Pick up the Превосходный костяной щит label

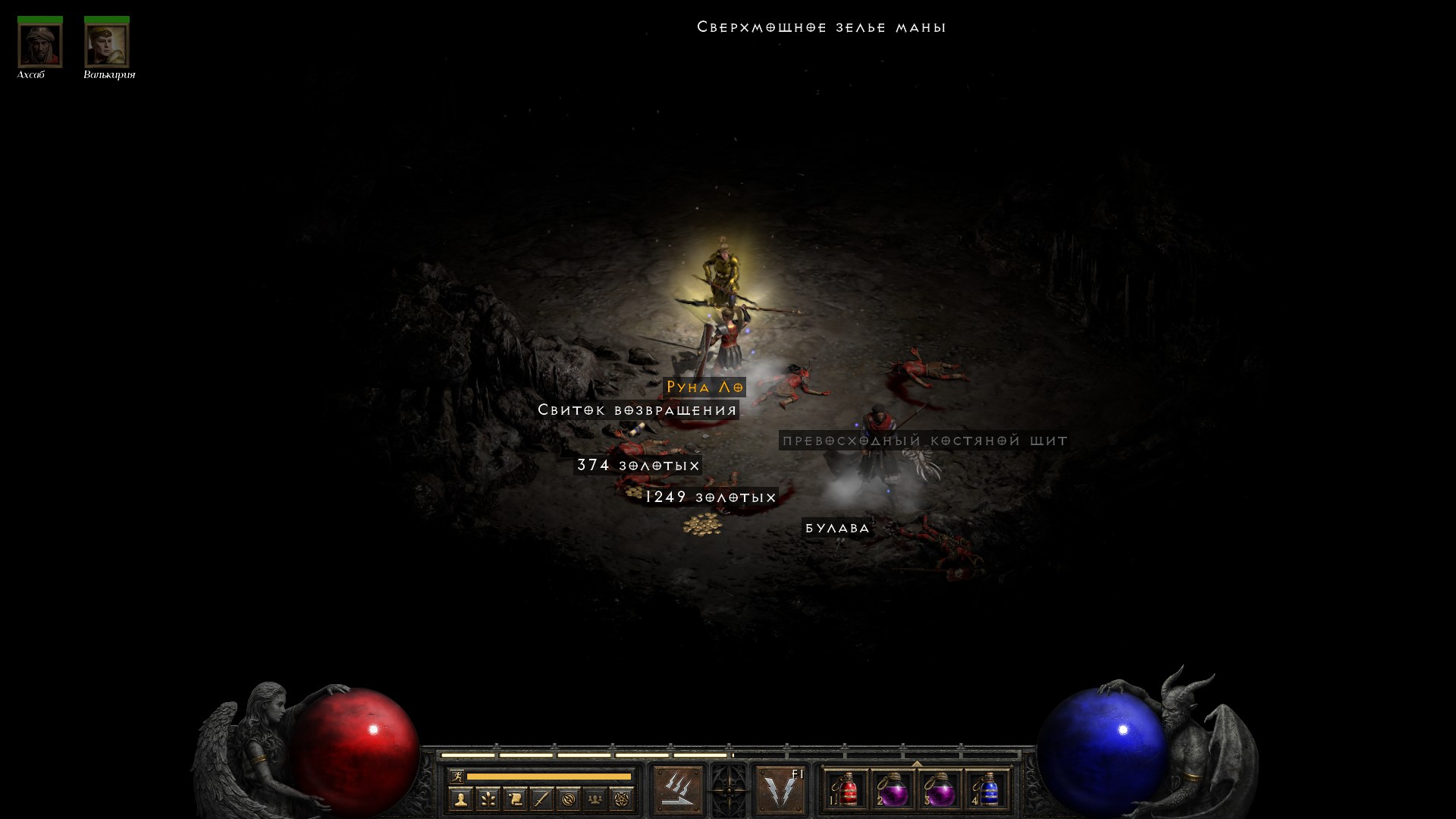click(x=924, y=441)
